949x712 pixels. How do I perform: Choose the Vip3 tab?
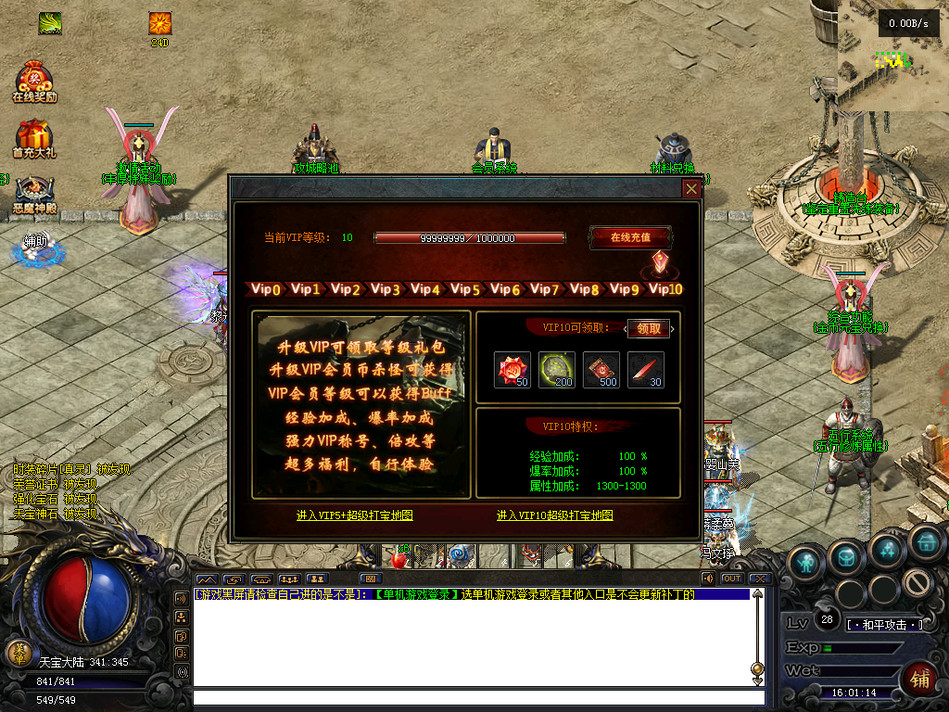click(385, 289)
